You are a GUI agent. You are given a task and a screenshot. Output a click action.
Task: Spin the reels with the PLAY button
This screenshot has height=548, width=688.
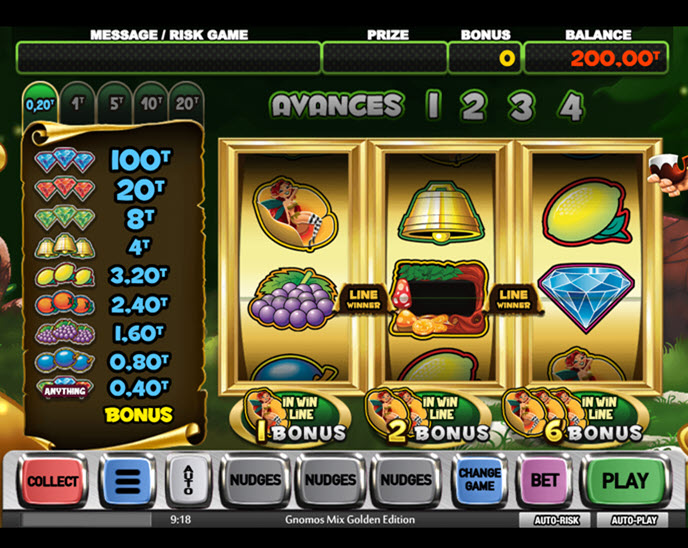click(625, 480)
